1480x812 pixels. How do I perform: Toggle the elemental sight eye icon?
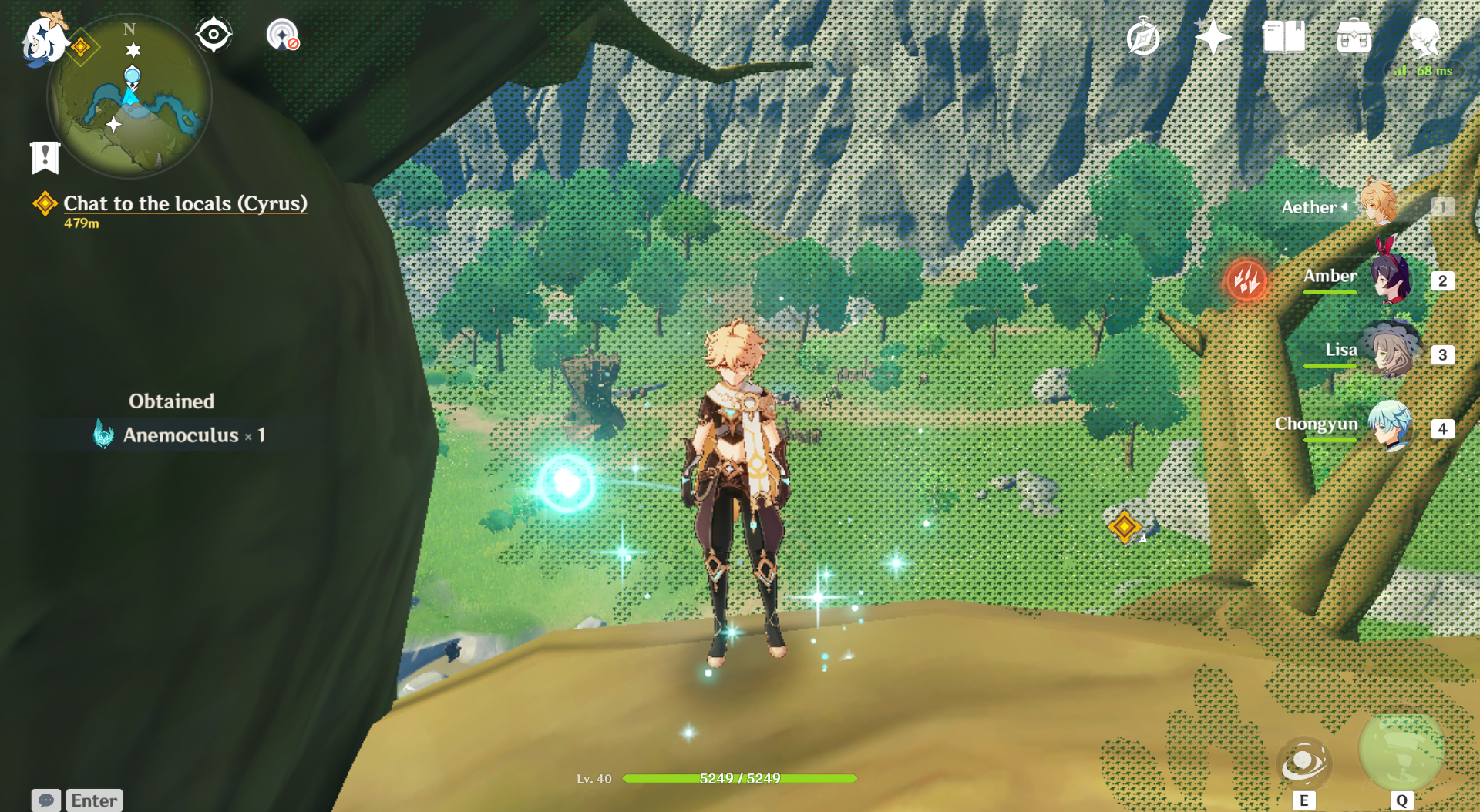click(214, 35)
